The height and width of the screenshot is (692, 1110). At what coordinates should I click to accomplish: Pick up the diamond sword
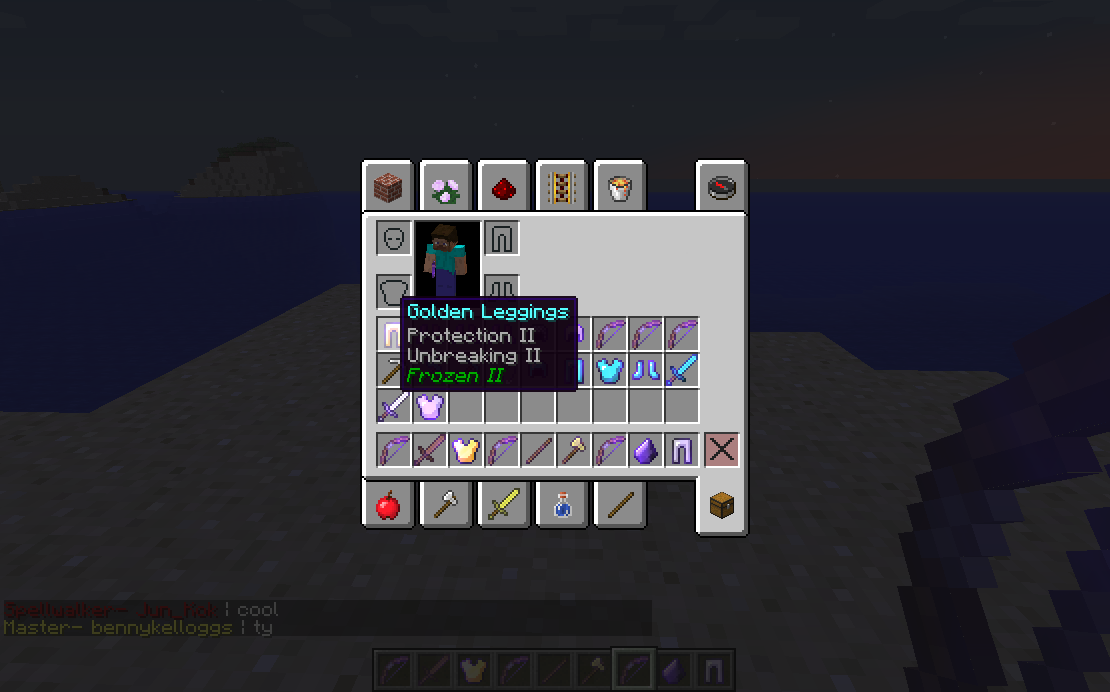pos(682,370)
